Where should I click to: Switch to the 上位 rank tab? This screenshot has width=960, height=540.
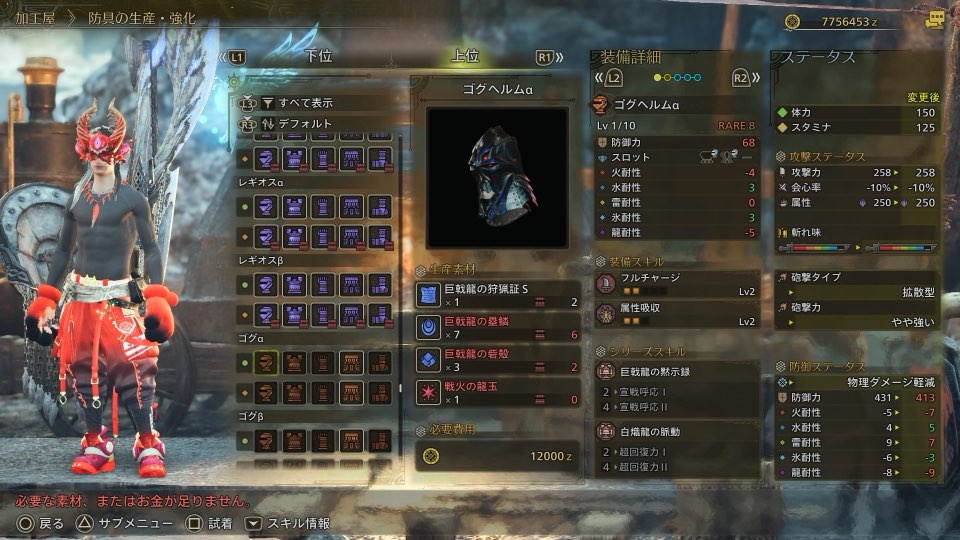466,57
